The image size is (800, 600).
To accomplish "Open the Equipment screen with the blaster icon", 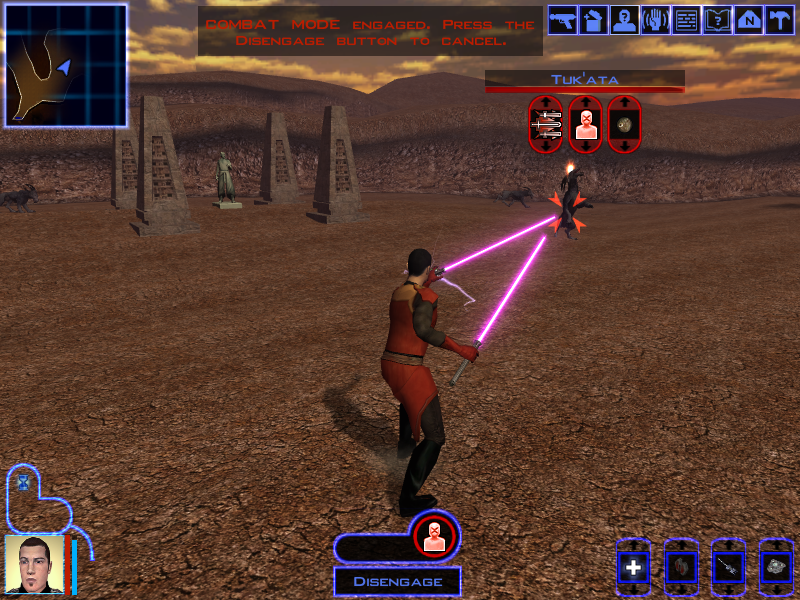I will [x=562, y=20].
